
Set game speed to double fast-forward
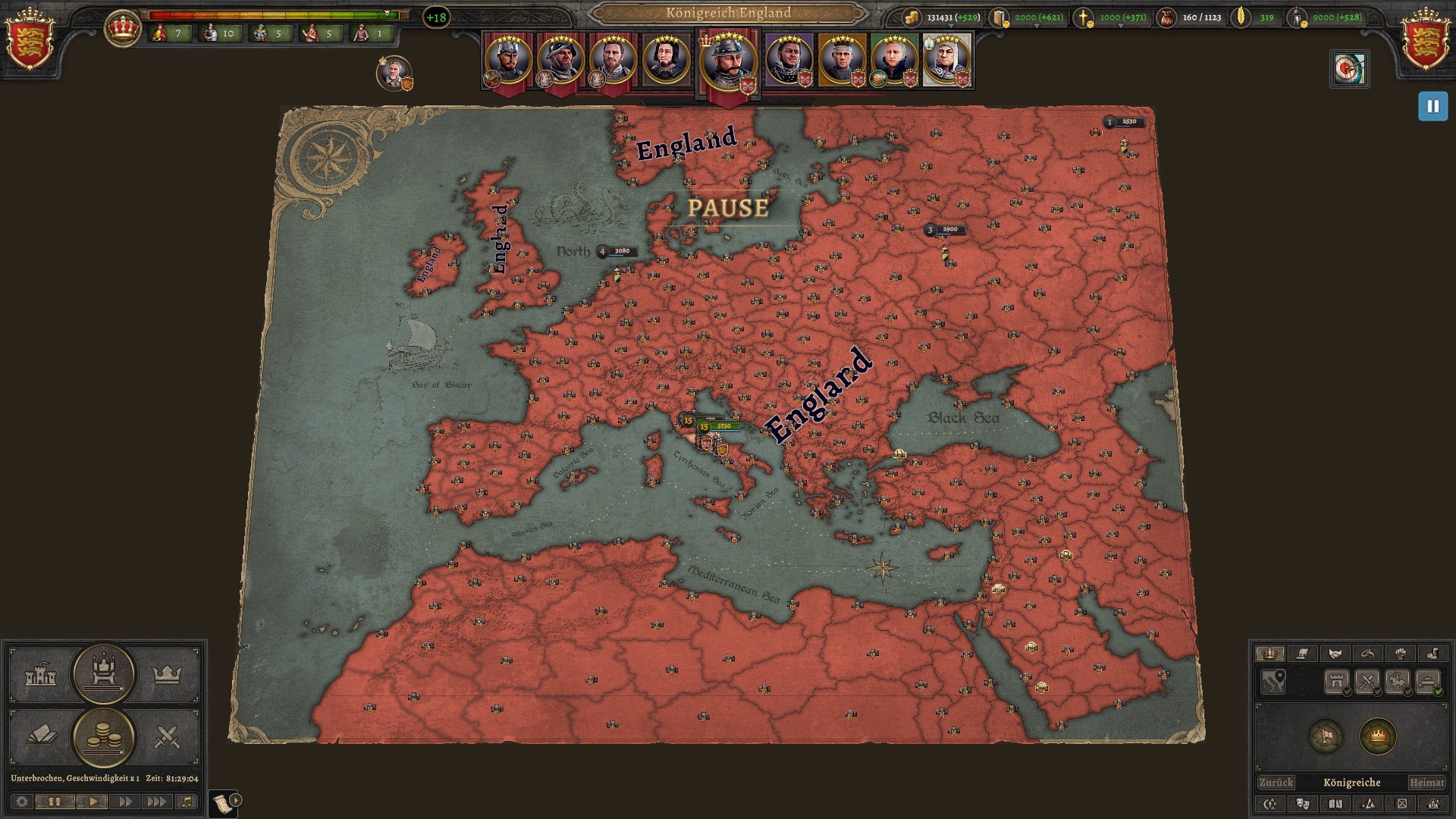[125, 802]
